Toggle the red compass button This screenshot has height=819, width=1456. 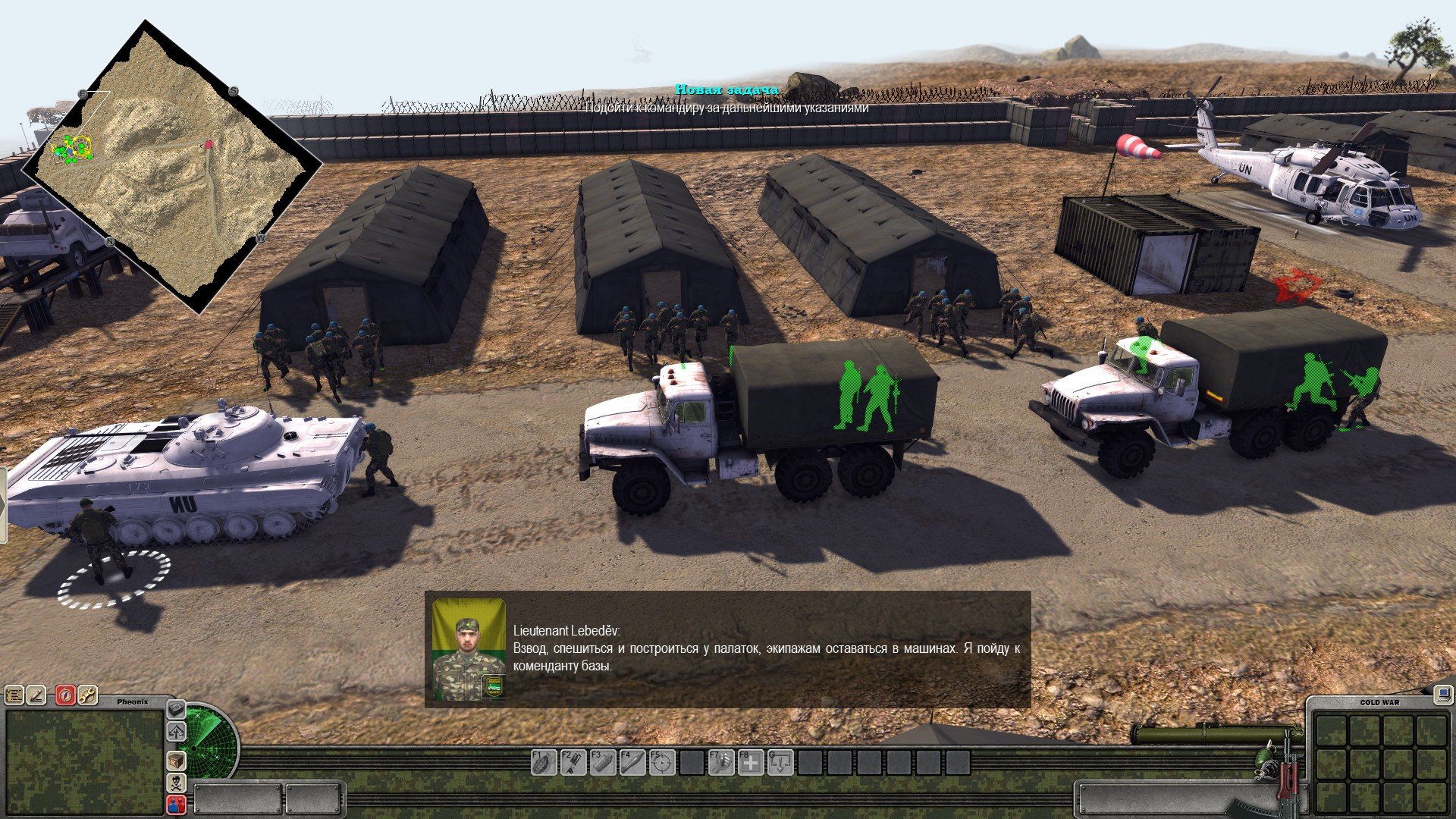click(x=65, y=695)
